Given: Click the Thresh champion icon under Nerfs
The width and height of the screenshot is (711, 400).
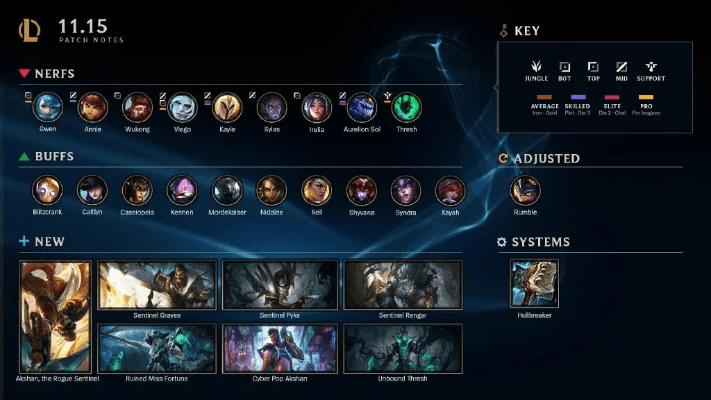Looking at the screenshot, I should [406, 107].
